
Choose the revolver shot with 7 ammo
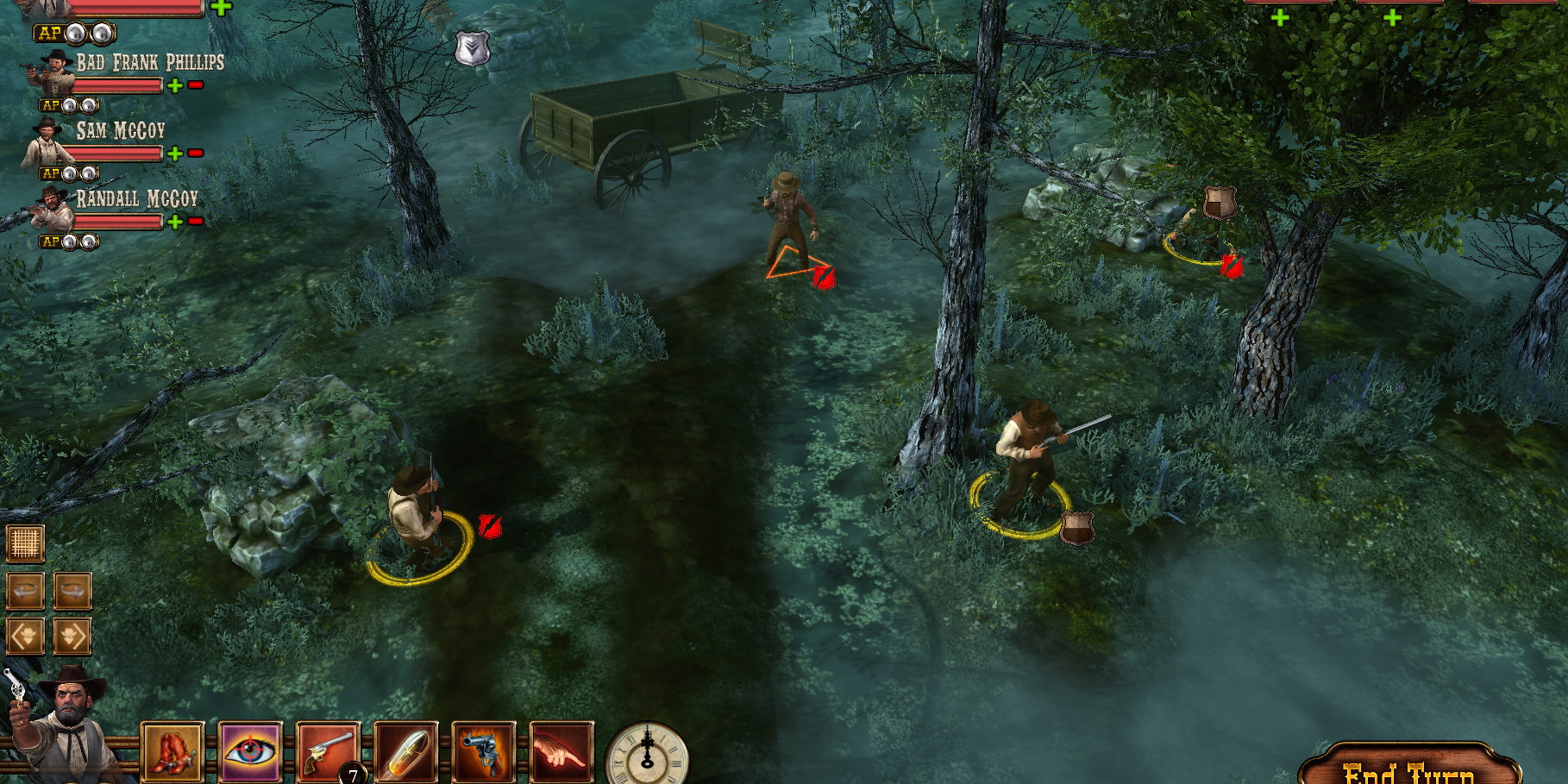point(328,751)
